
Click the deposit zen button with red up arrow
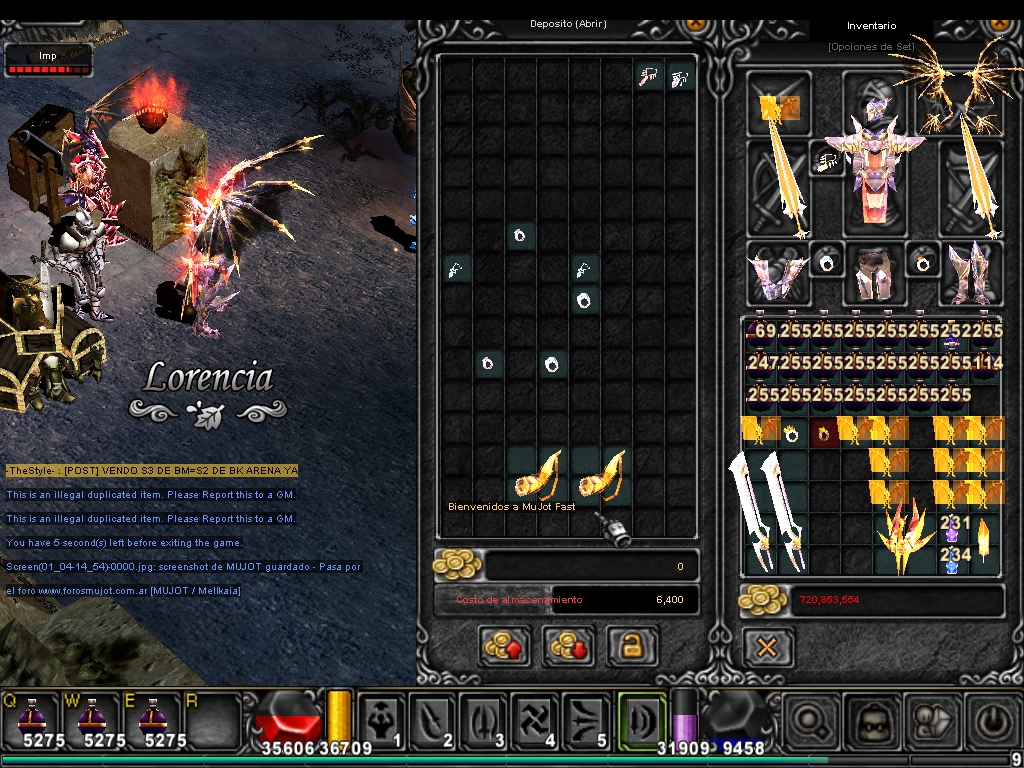click(x=504, y=646)
